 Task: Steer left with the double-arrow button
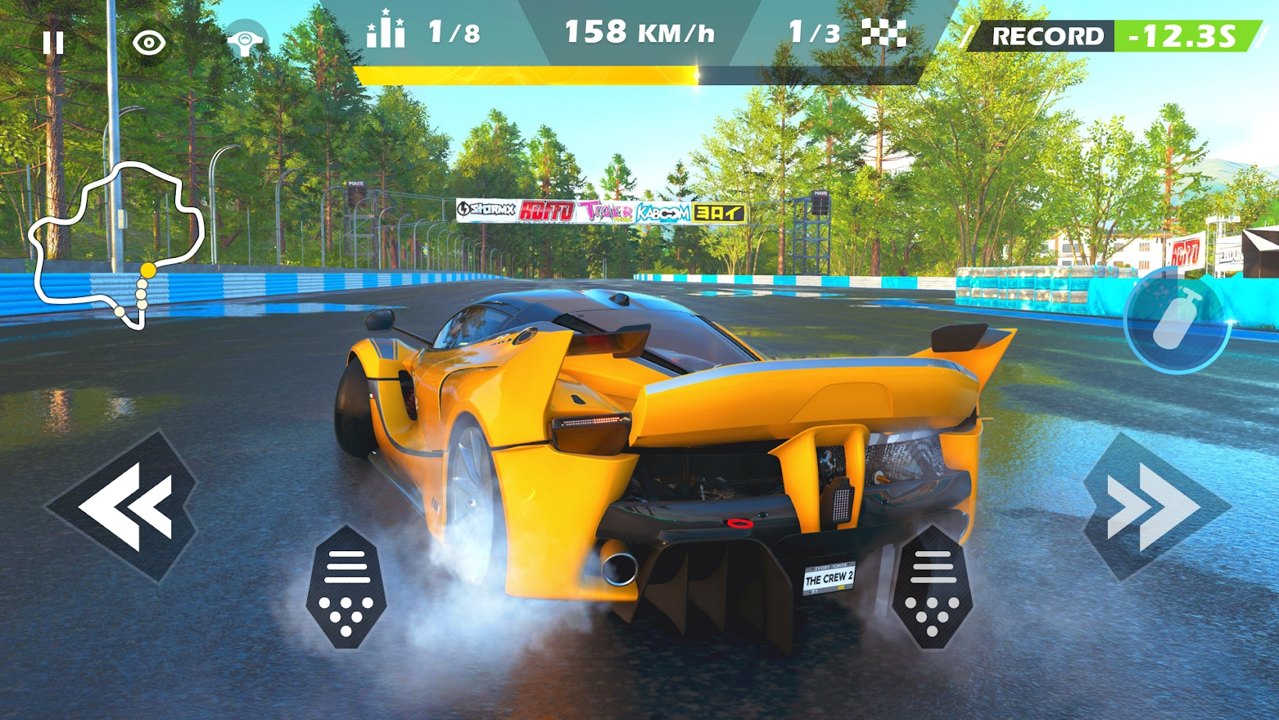123,506
